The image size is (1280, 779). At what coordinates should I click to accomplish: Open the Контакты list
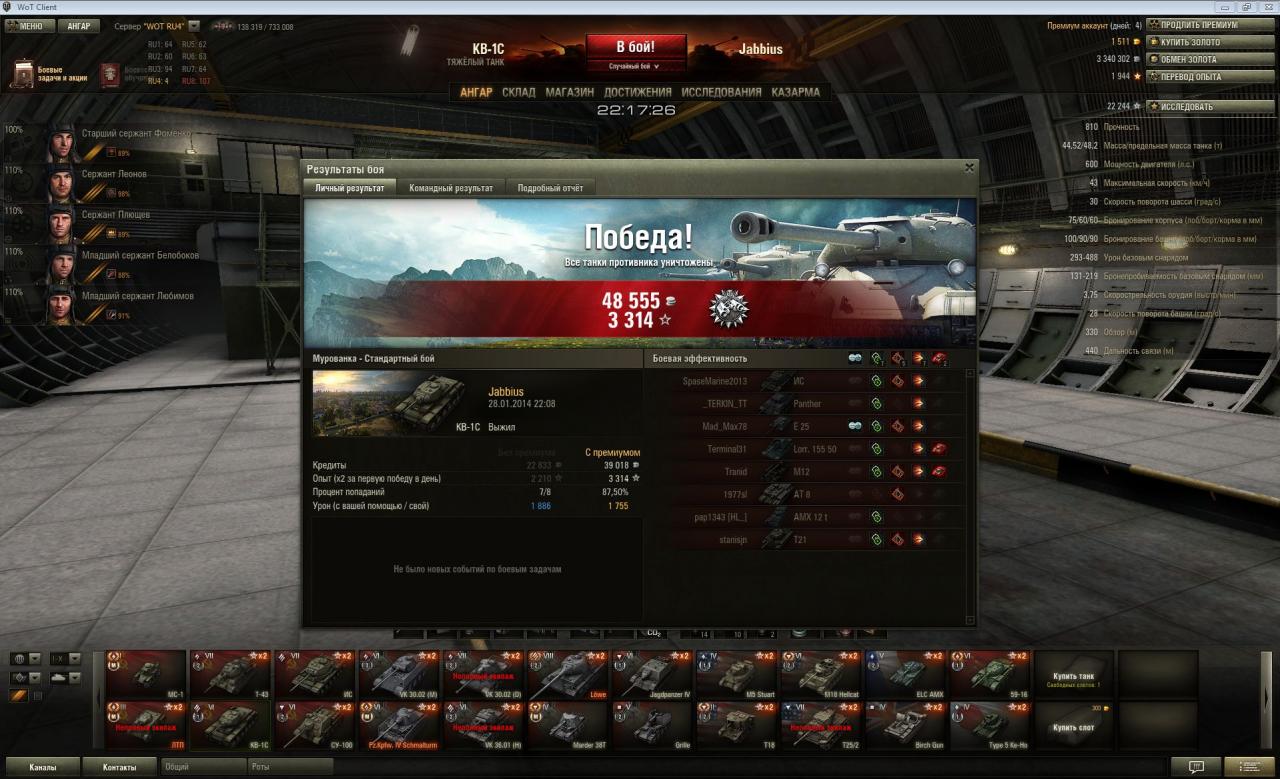[120, 767]
